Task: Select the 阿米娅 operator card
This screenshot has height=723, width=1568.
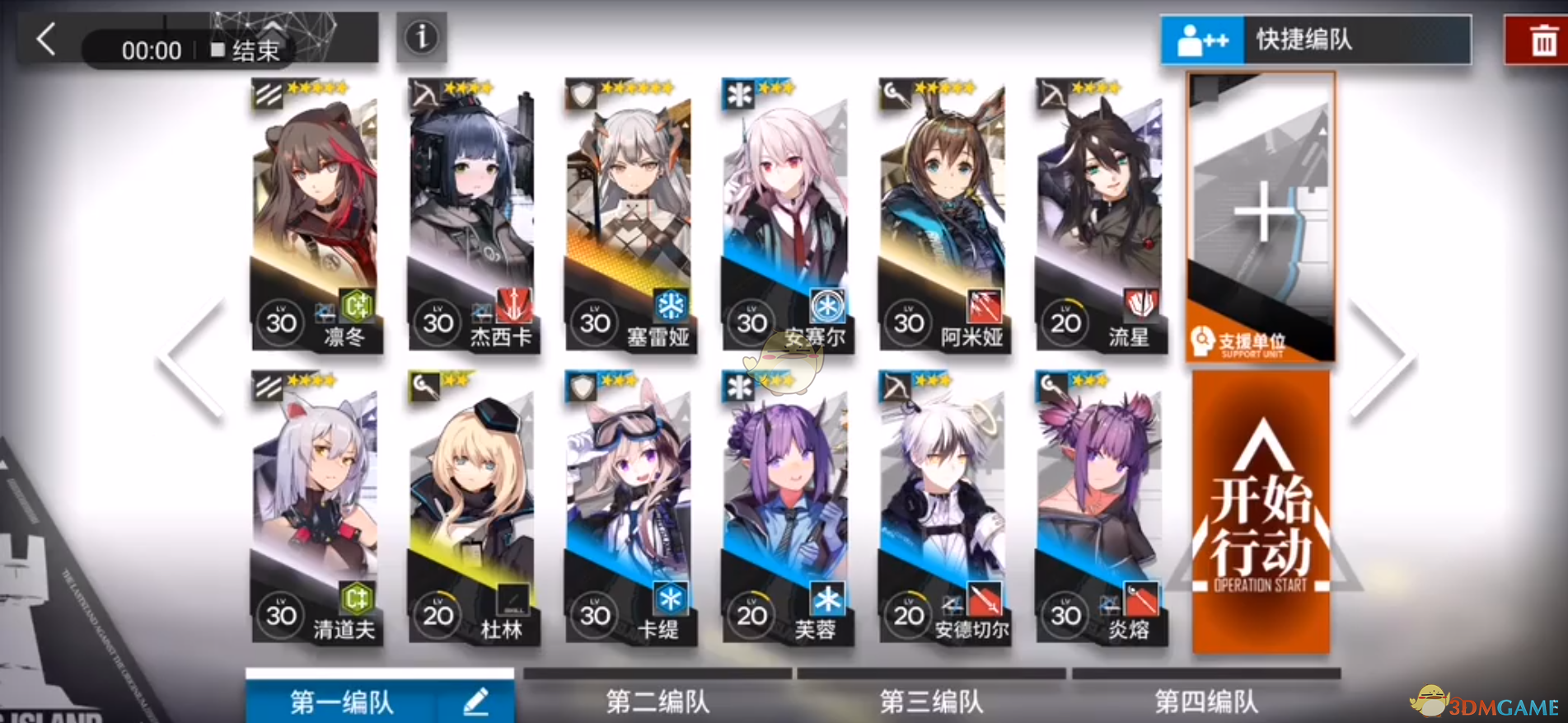Action: pos(943,214)
